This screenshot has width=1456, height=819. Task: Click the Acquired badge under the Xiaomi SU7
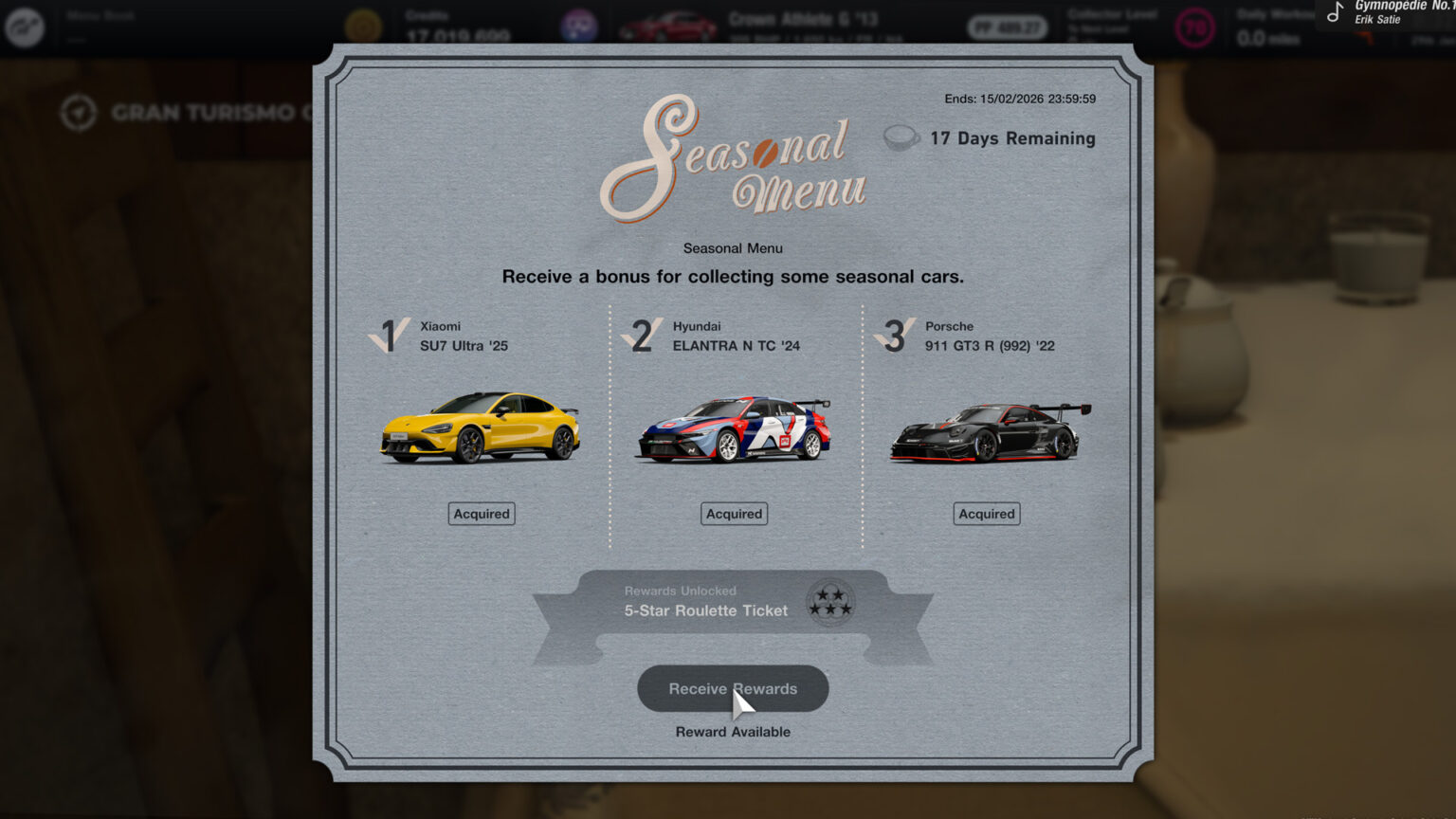(x=481, y=514)
